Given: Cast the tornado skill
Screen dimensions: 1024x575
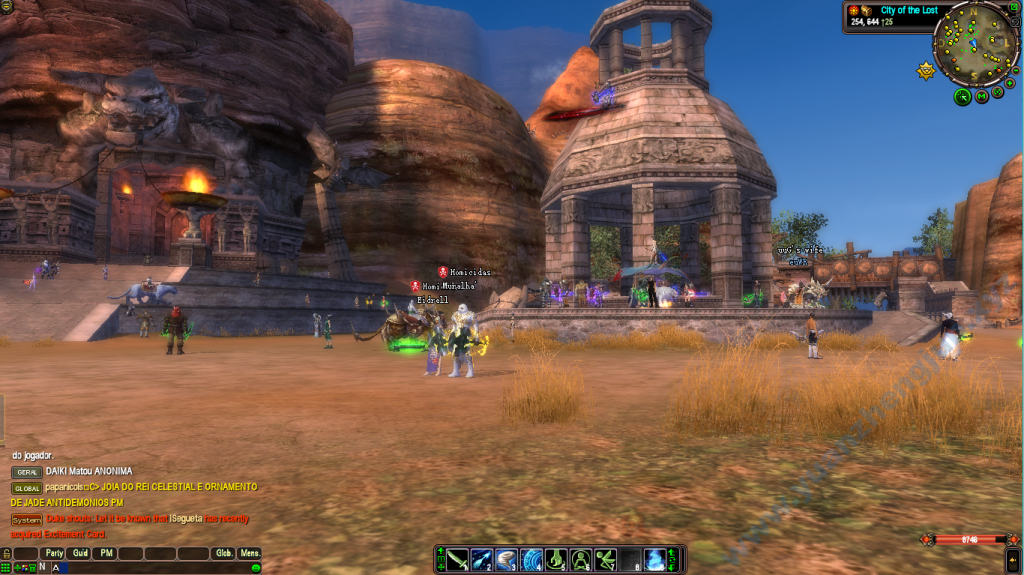Looking at the screenshot, I should coord(507,559).
